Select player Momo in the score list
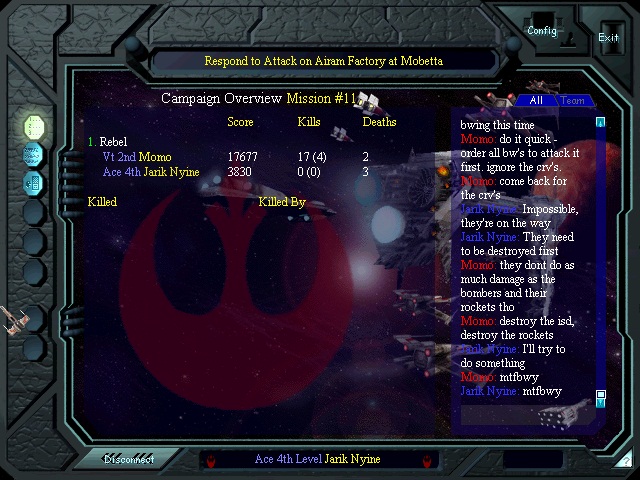Screen dimensions: 640x480 [x=155, y=157]
